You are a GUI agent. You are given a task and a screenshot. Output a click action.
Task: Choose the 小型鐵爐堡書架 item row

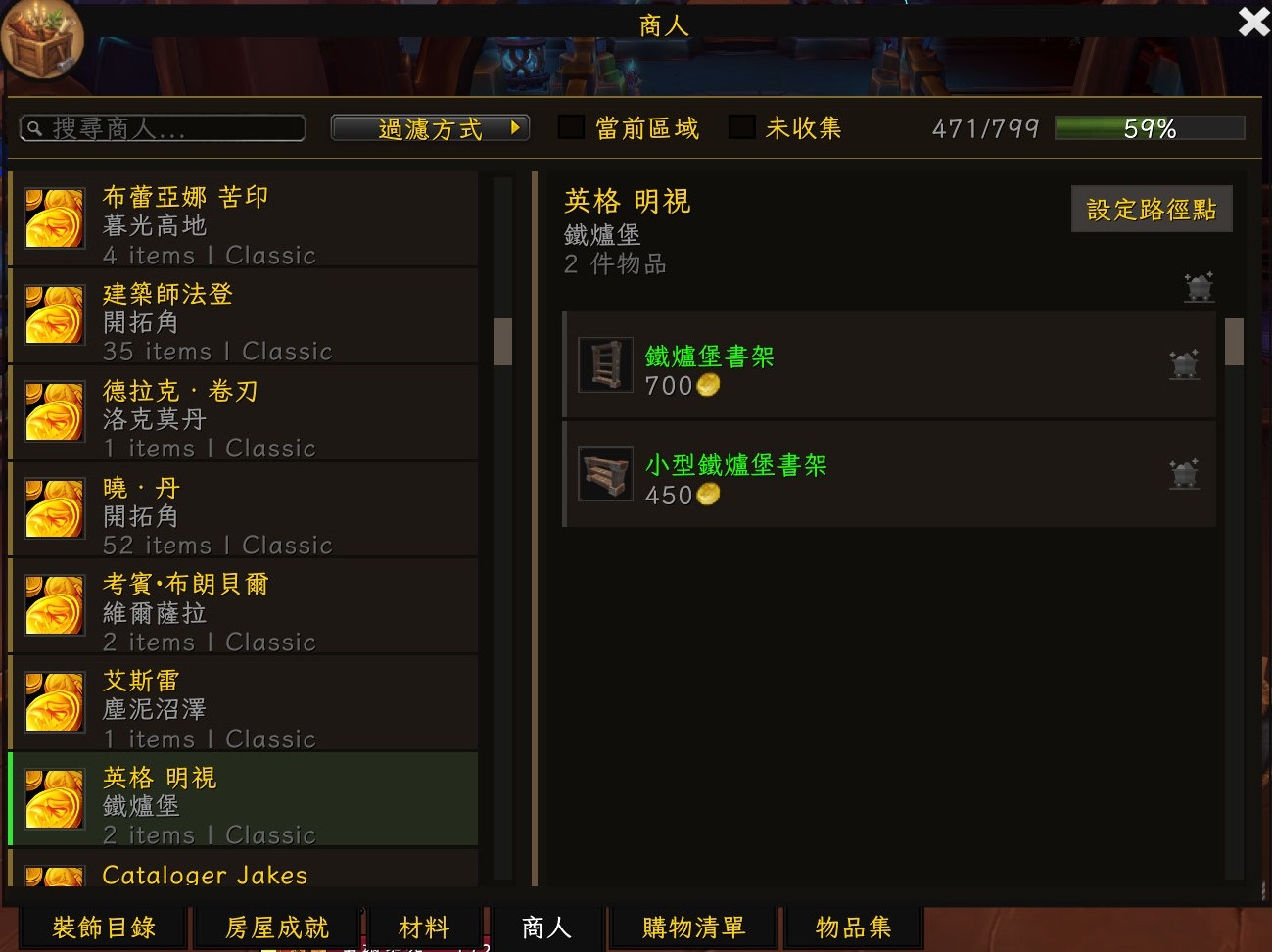pos(889,476)
